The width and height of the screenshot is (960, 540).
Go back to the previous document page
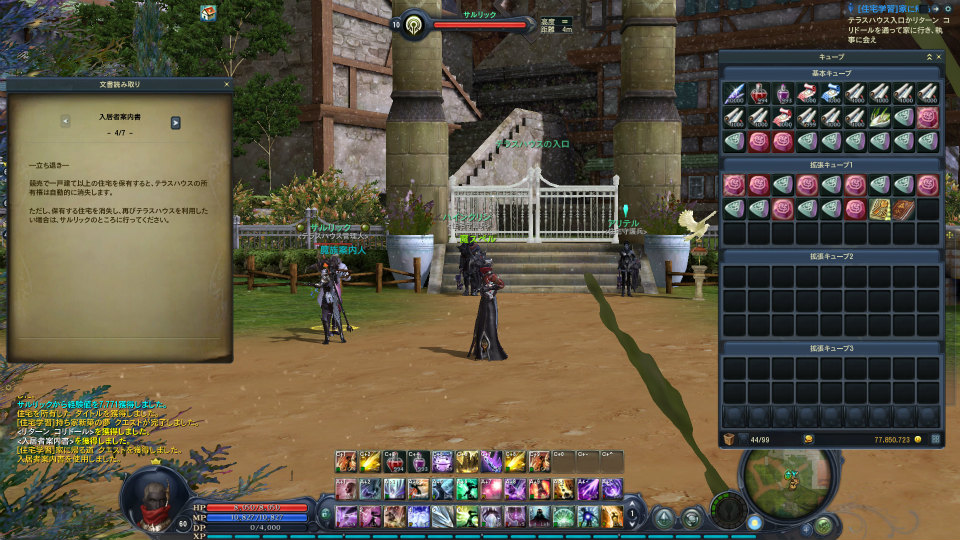pyautogui.click(x=65, y=122)
